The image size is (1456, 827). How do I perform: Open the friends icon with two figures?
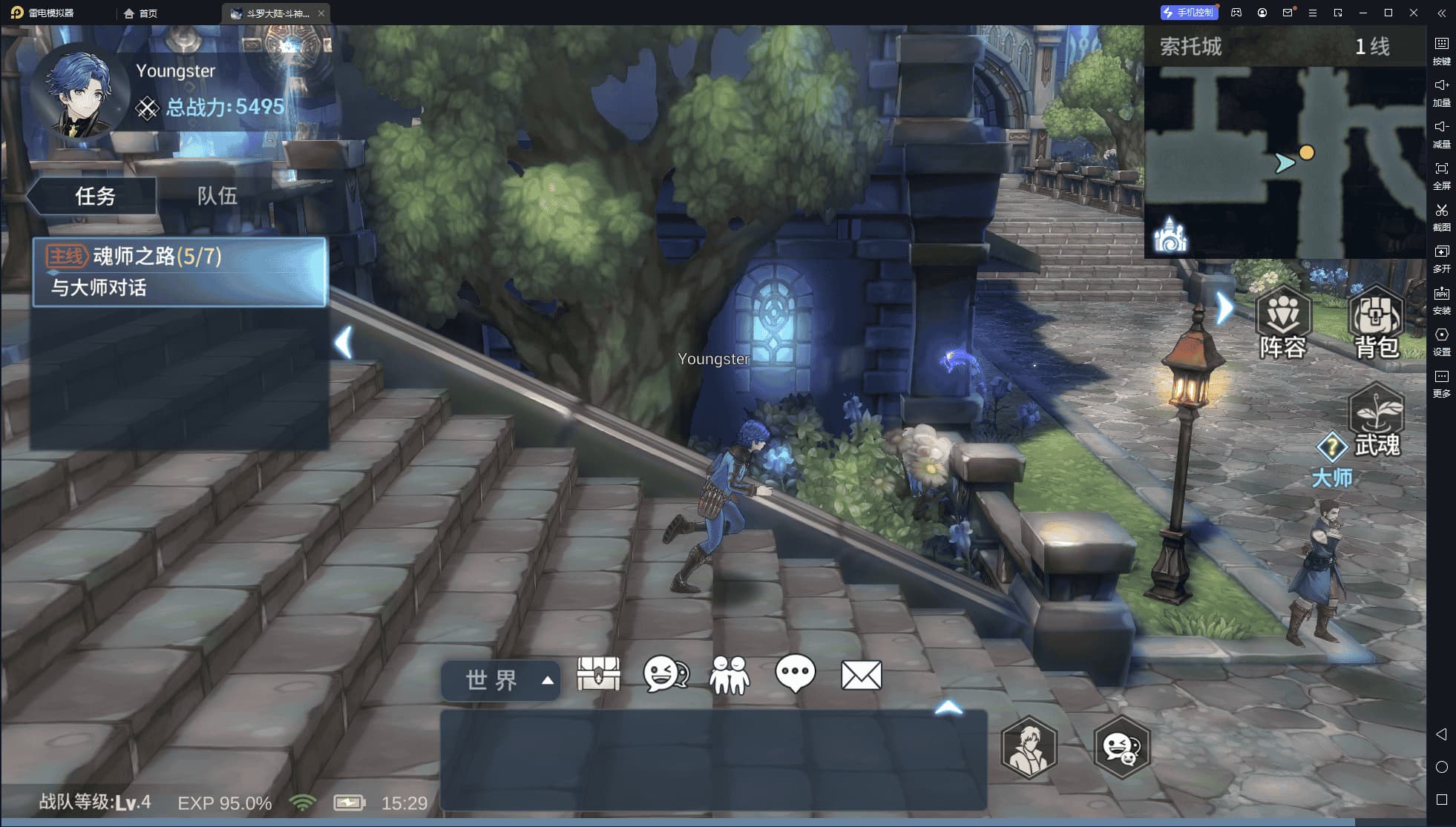729,675
